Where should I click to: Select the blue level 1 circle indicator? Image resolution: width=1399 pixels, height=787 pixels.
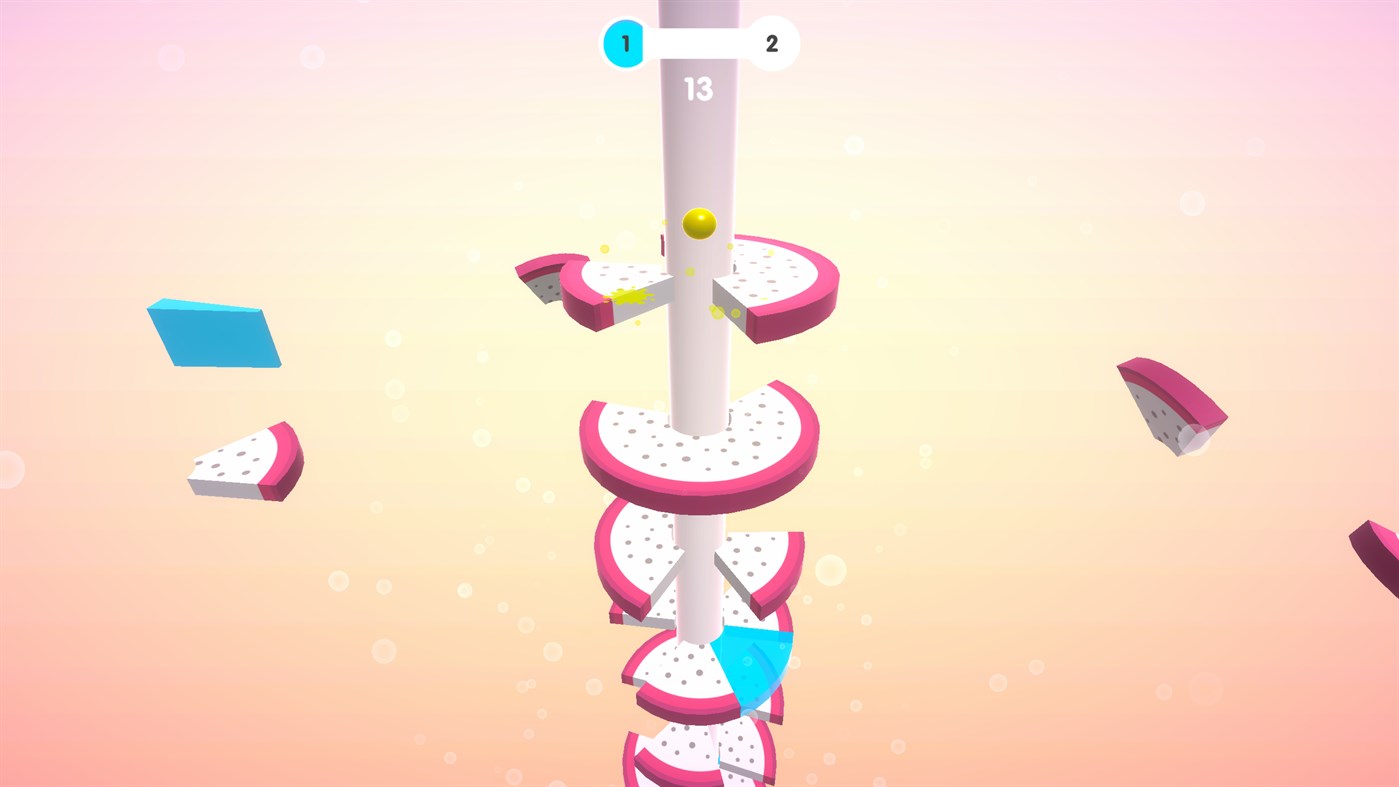[624, 43]
